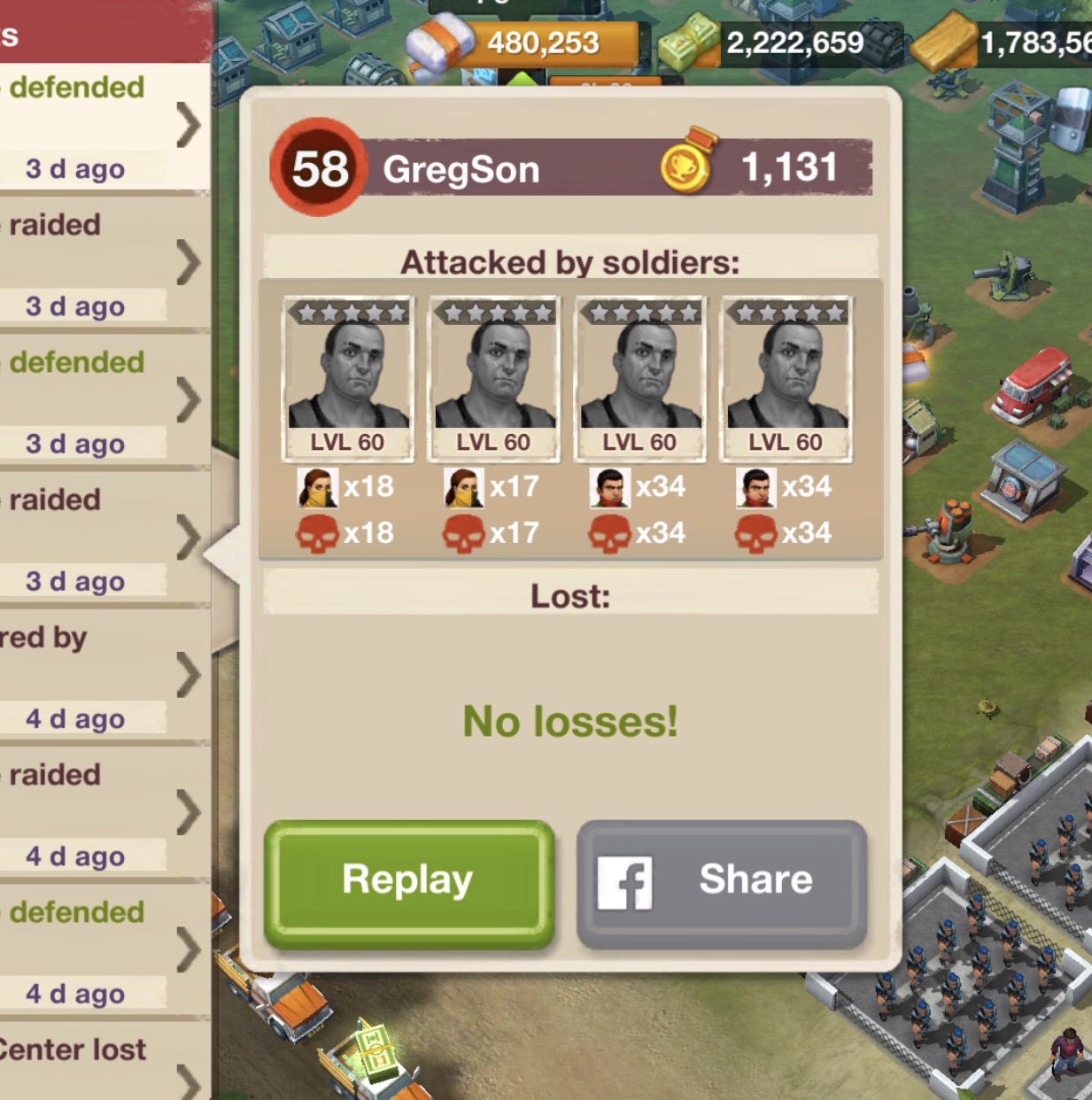This screenshot has width=1092, height=1100.
Task: Open the defended log entry from 4 d ago
Action: click(x=102, y=950)
